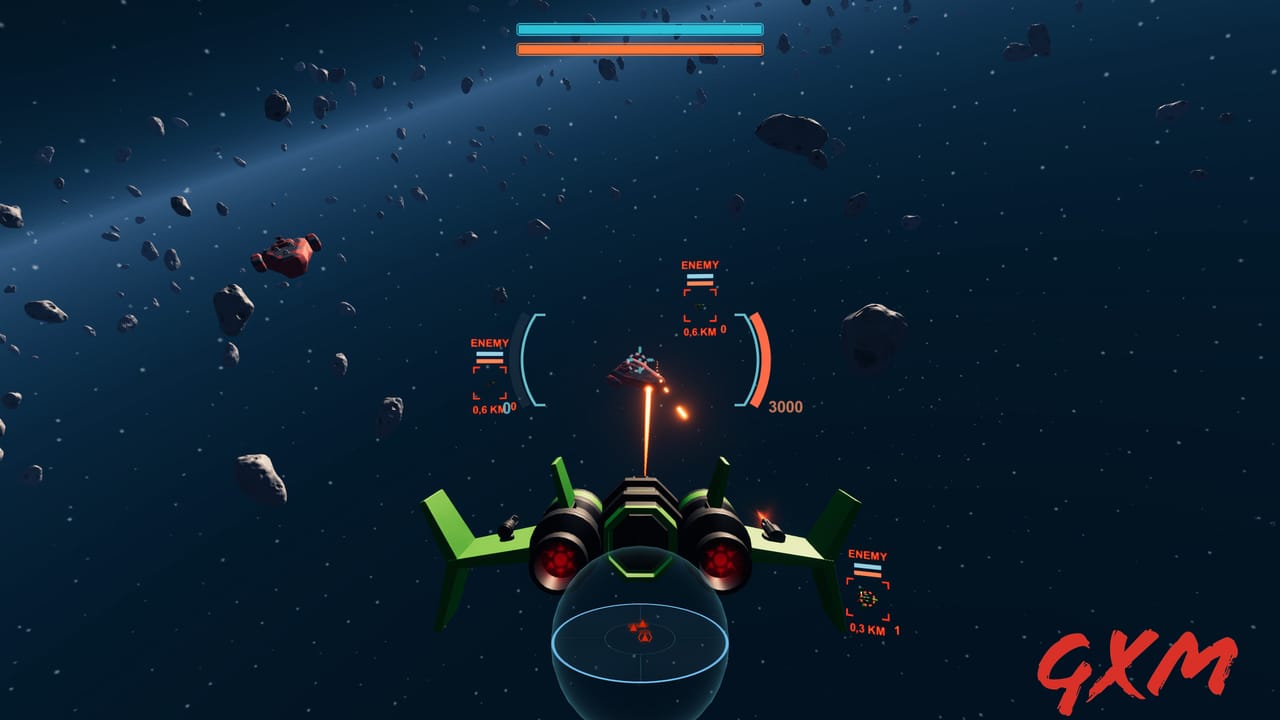
Task: Click the ENEMY label above the radar marker
Action: point(867,554)
